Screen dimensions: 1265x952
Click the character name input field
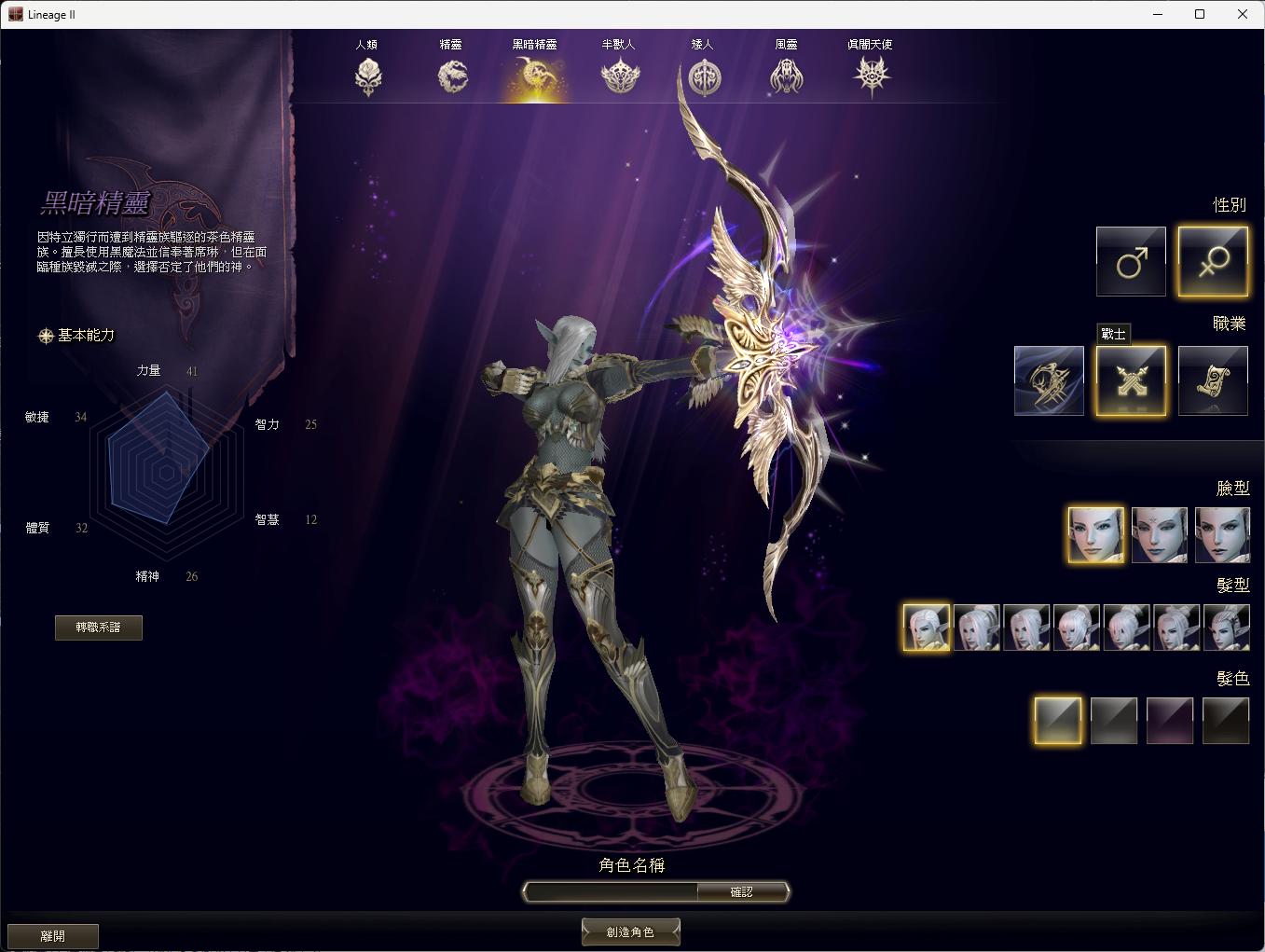click(x=612, y=892)
